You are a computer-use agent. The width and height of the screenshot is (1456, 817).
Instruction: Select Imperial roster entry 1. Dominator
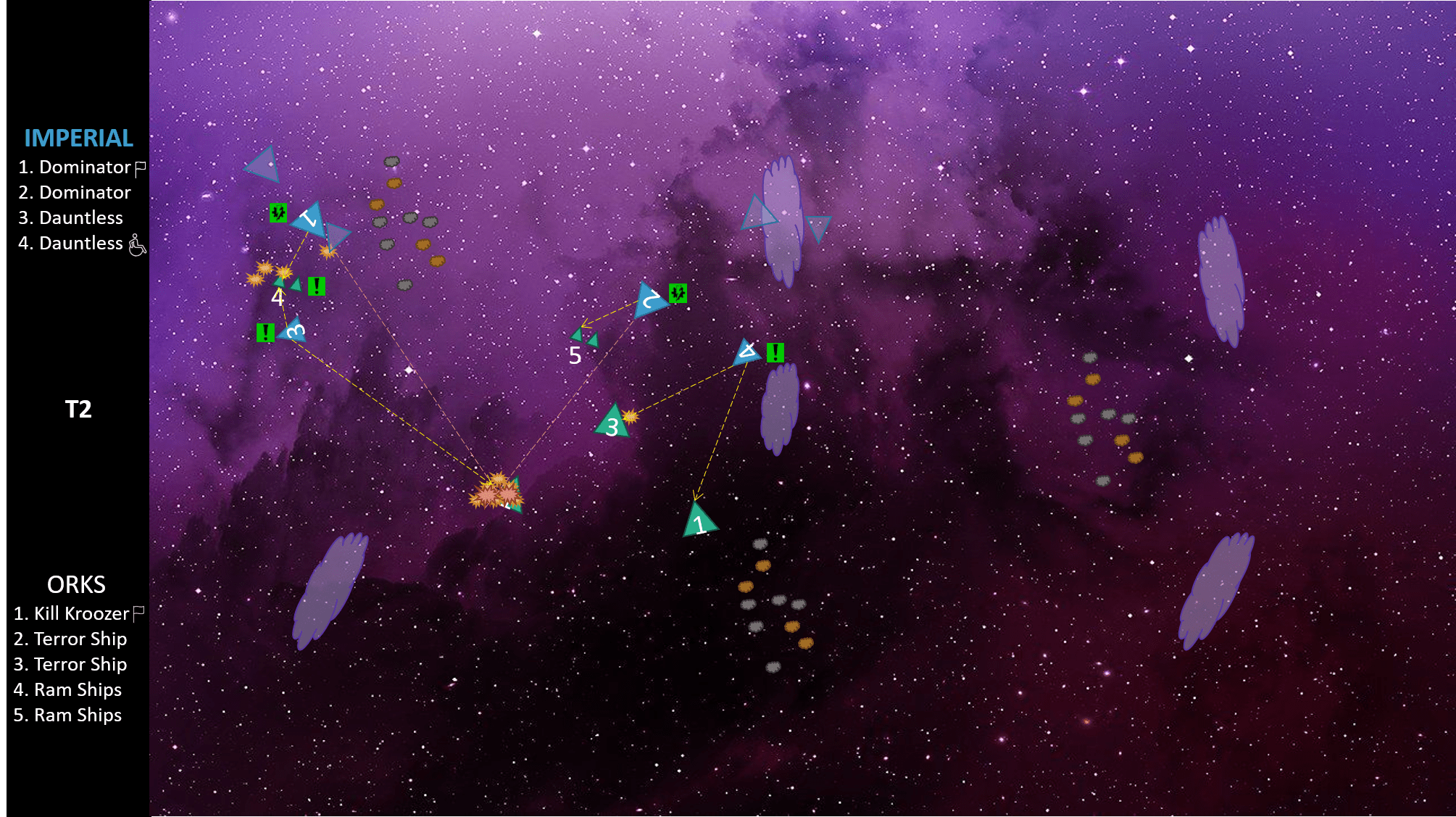pyautogui.click(x=74, y=167)
